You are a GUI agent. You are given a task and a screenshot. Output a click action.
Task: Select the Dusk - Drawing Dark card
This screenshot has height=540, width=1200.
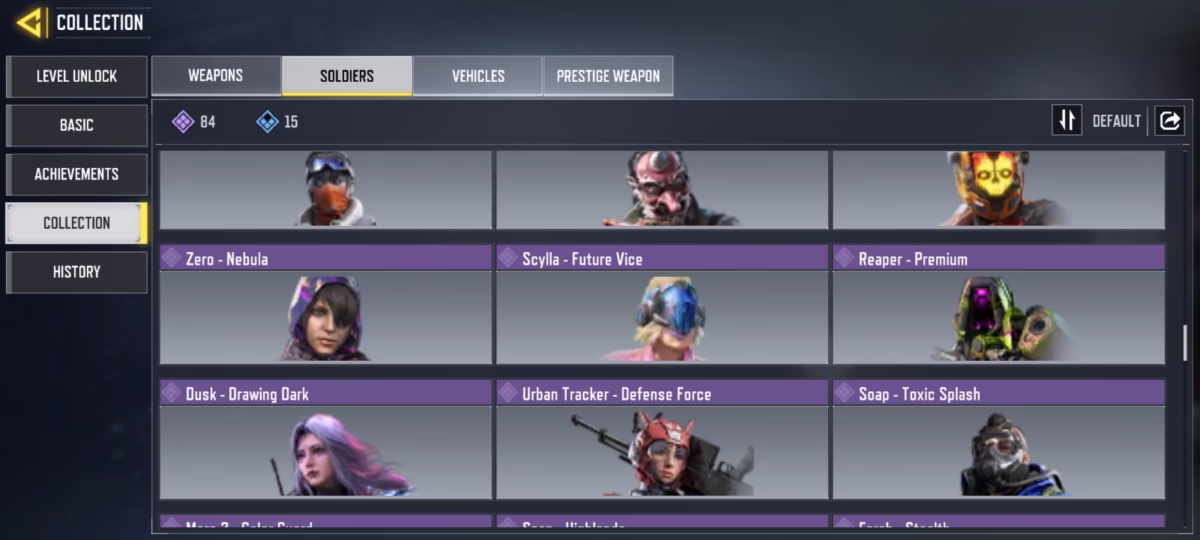coord(326,440)
